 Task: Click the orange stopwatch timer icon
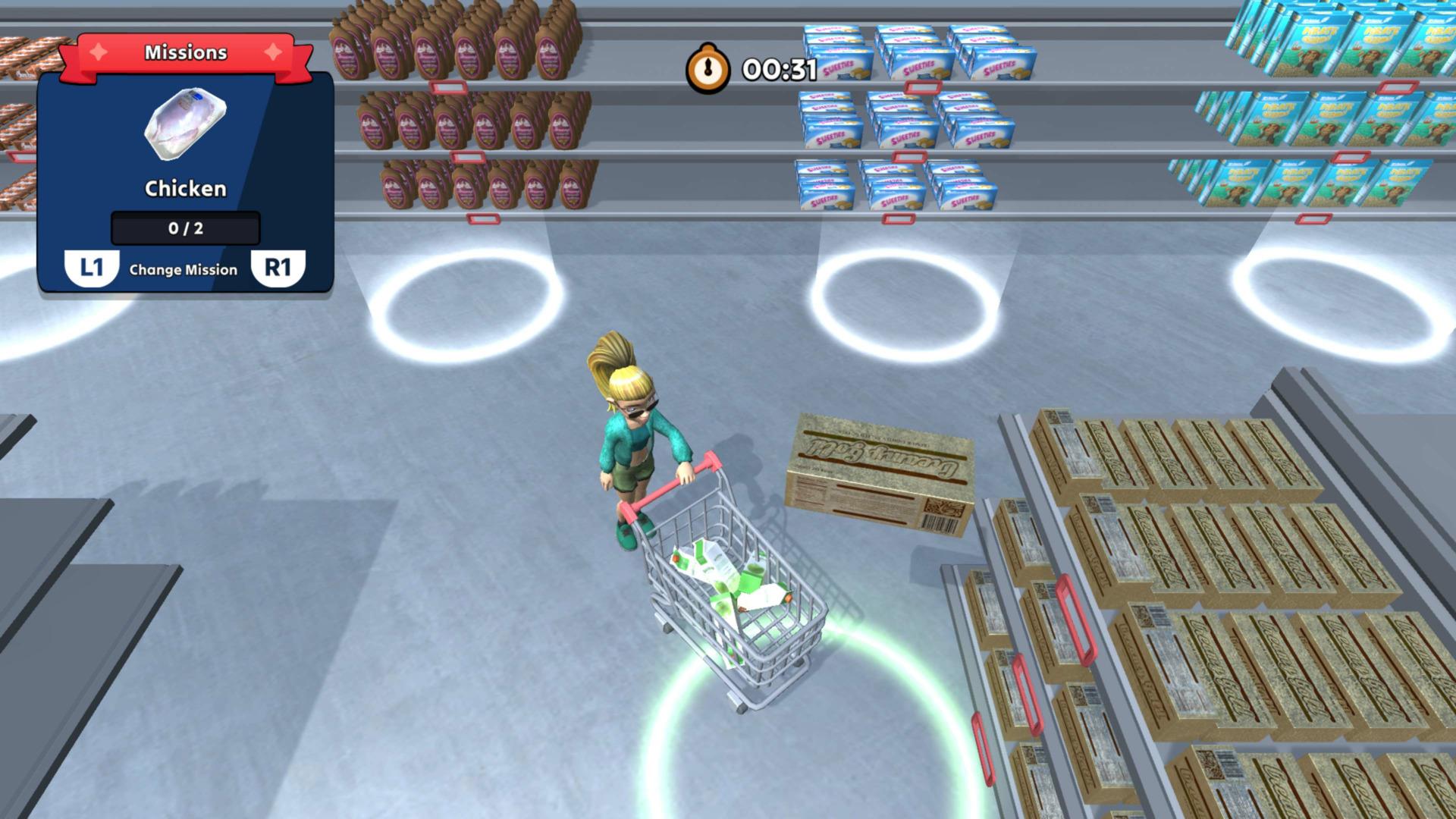pyautogui.click(x=708, y=67)
